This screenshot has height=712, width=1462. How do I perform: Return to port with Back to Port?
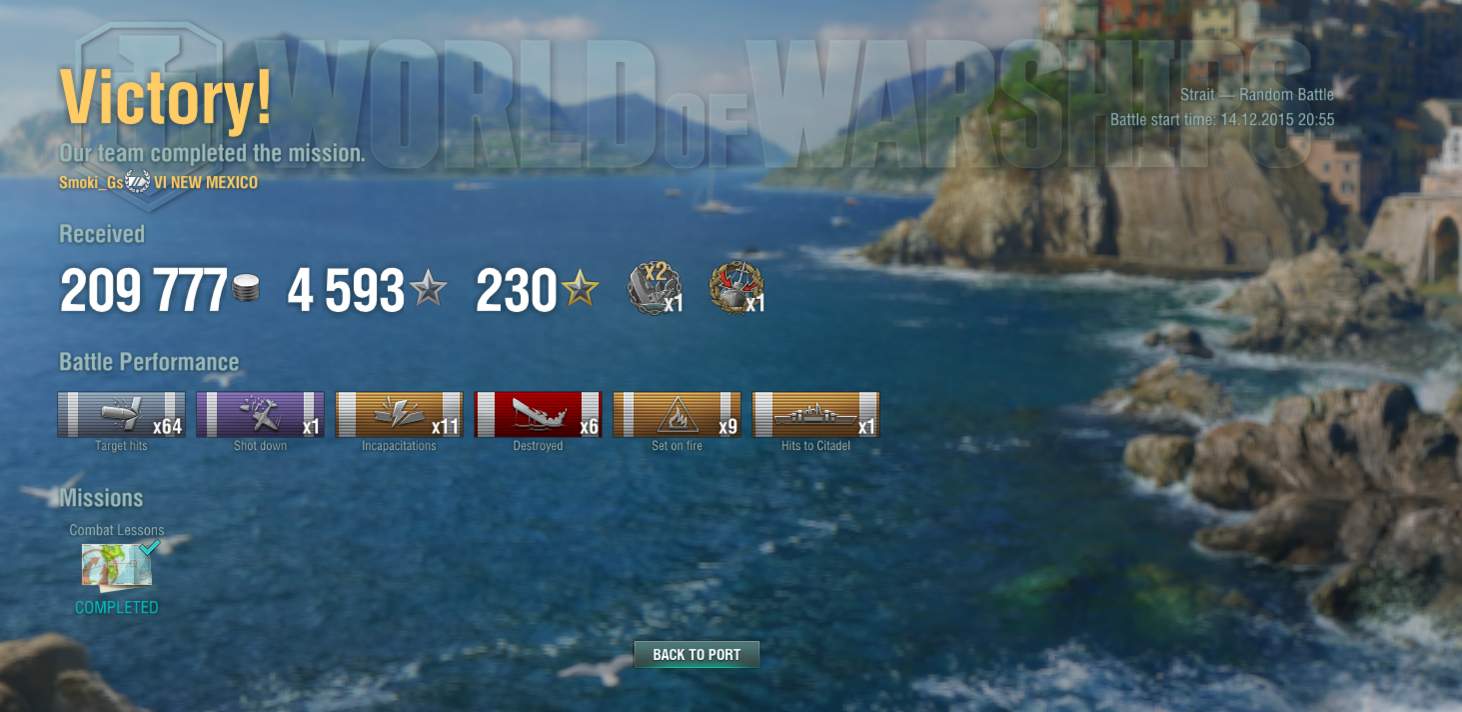(696, 655)
